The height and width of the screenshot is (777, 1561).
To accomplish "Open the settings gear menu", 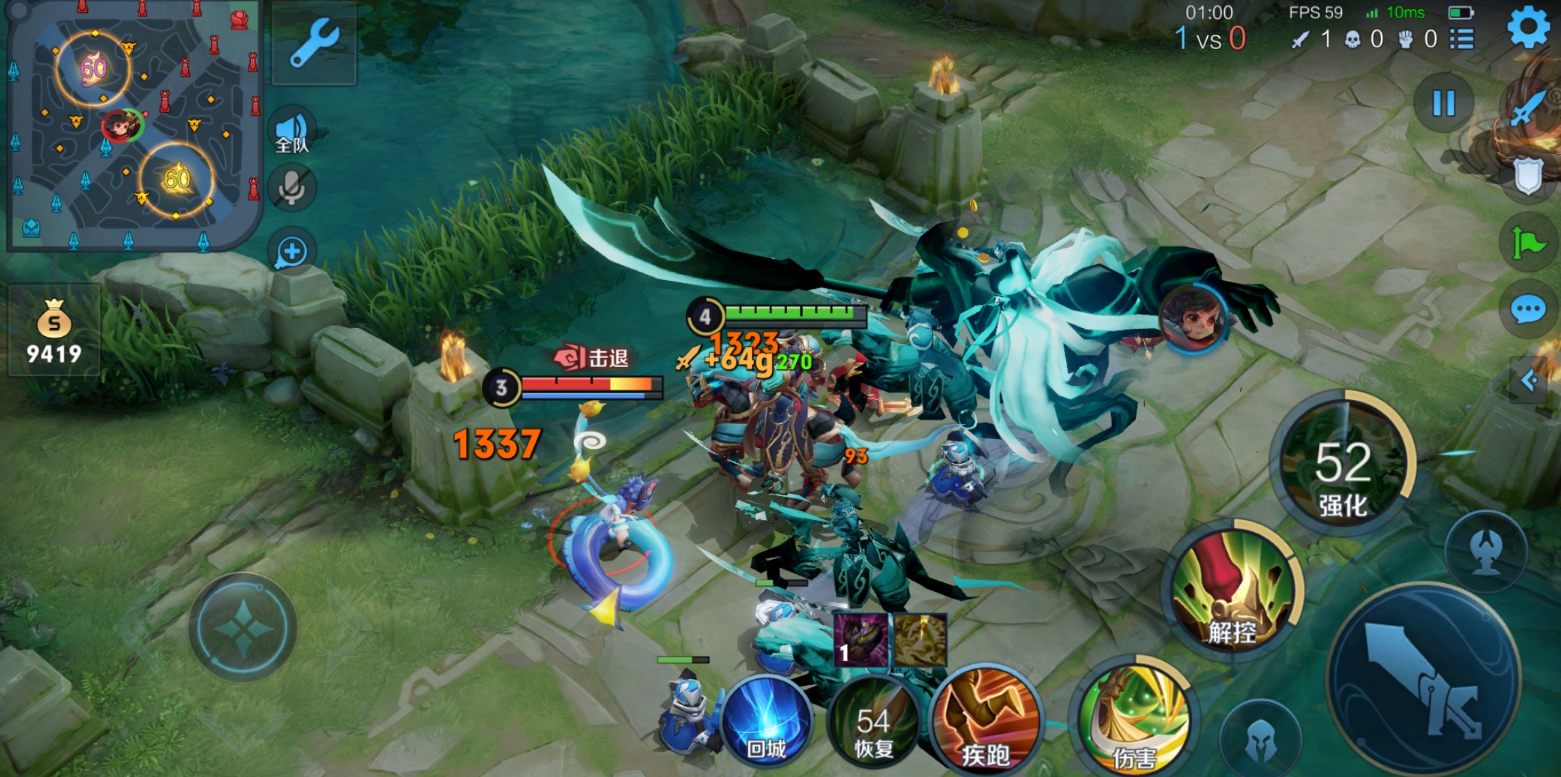I will pyautogui.click(x=1527, y=27).
